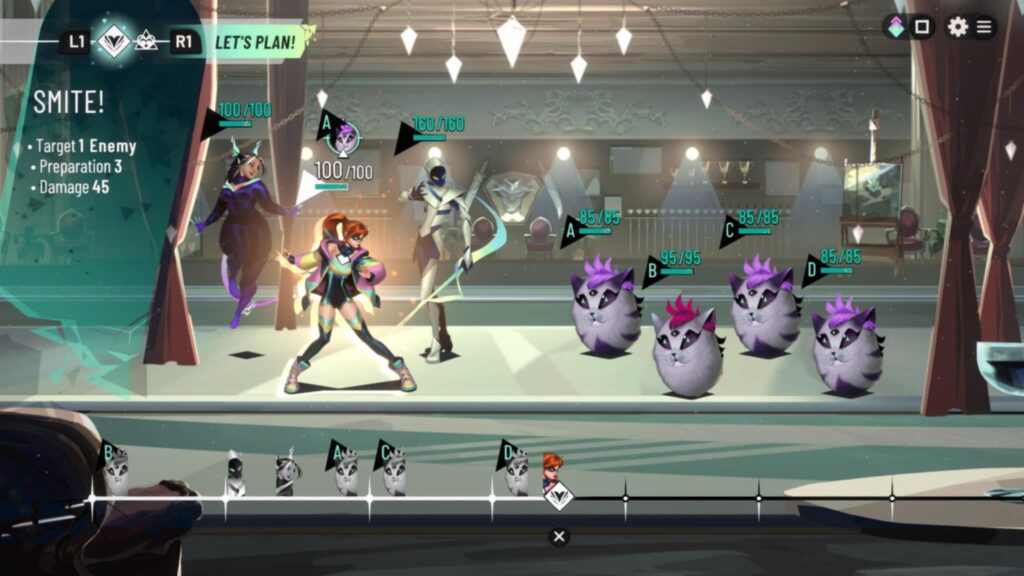Screen dimensions: 1024x576
Task: Select the glowing diamond ability tab
Action: [115, 41]
